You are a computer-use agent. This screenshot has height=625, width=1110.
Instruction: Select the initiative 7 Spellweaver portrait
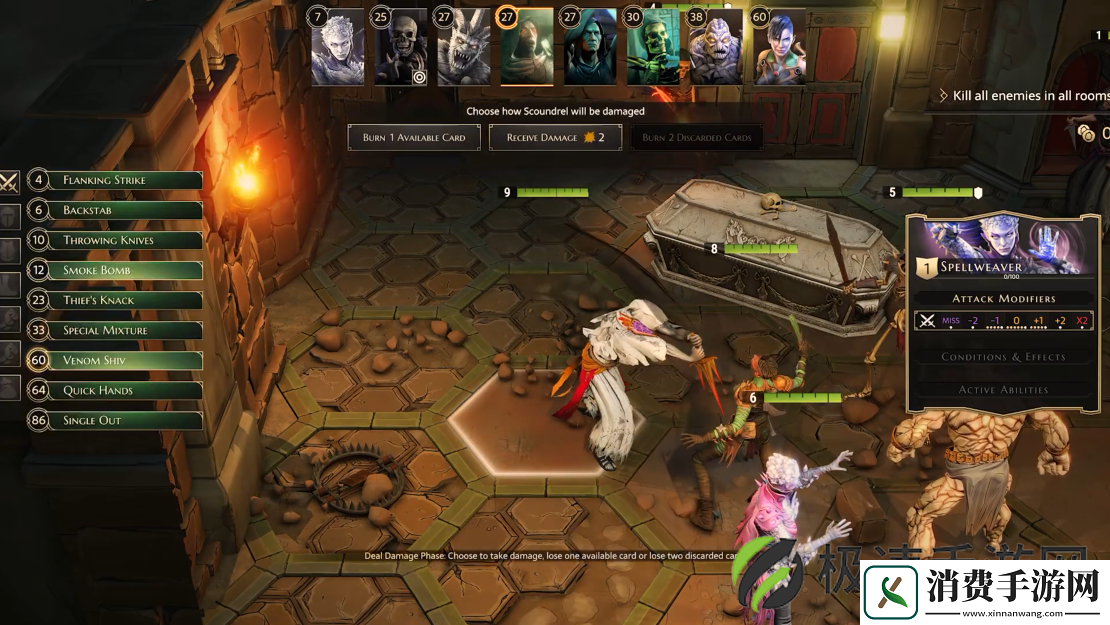(337, 50)
